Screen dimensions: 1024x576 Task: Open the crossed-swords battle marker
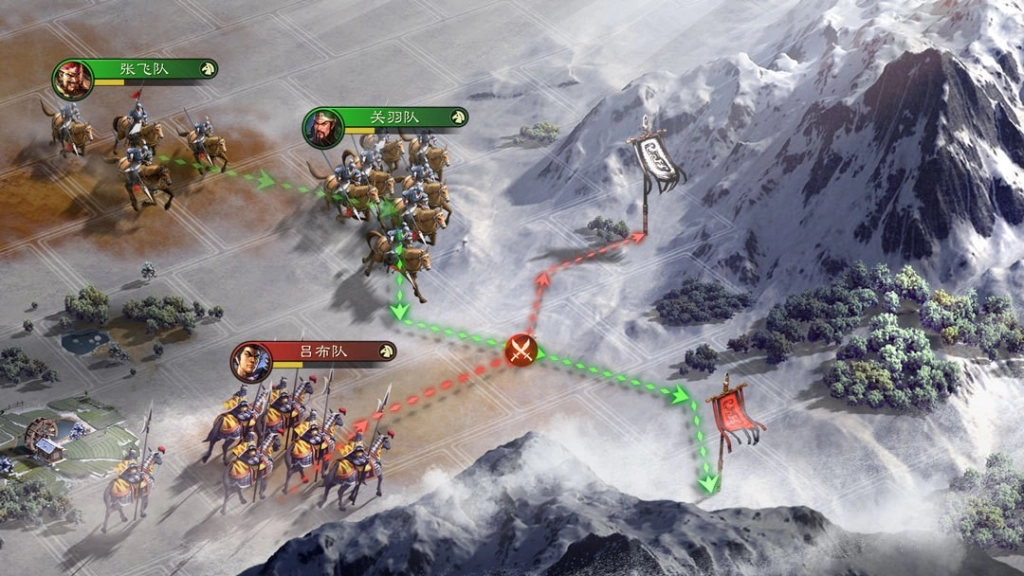520,350
